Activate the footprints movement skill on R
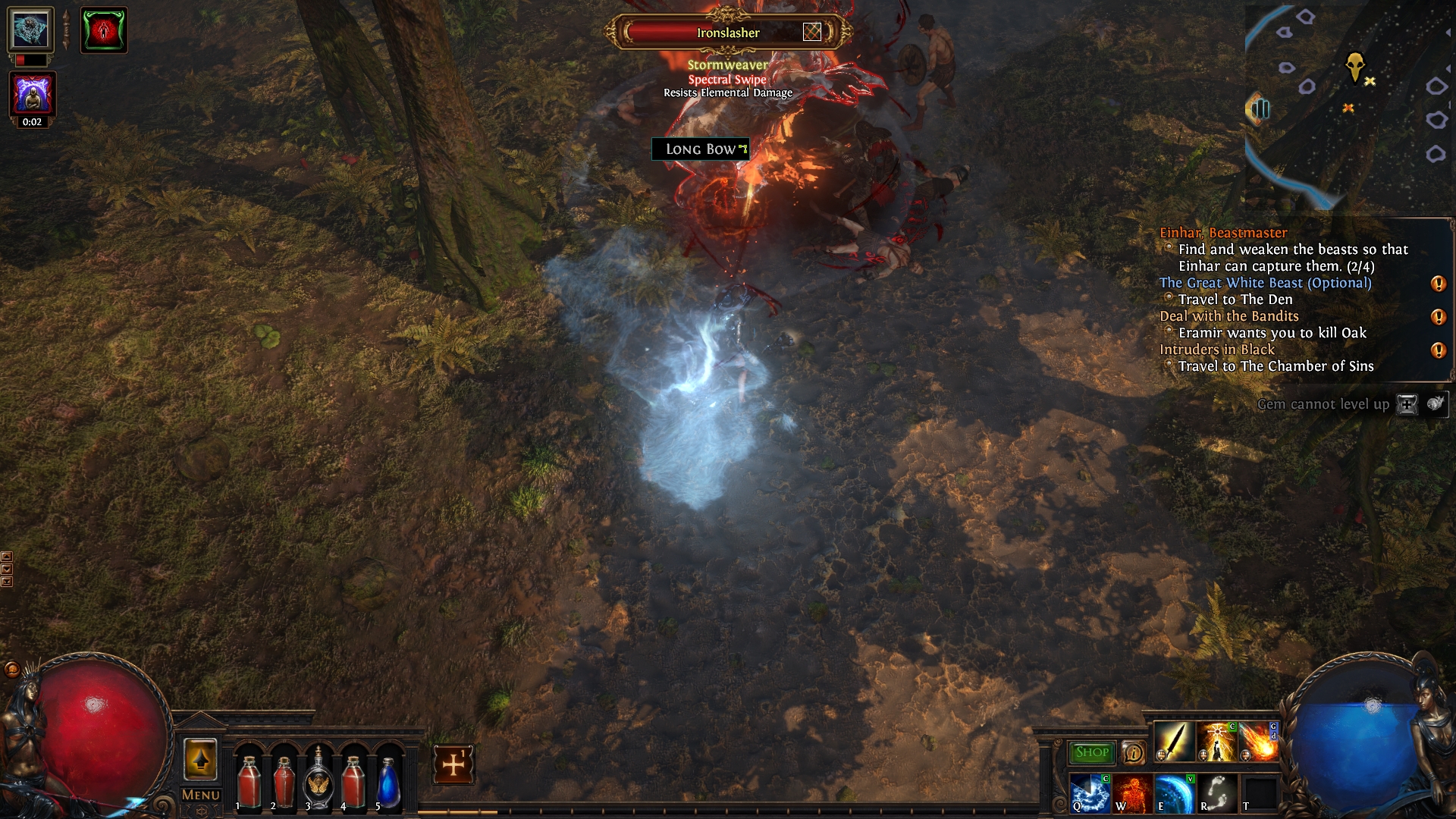This screenshot has height=819, width=1456. coord(1216,793)
